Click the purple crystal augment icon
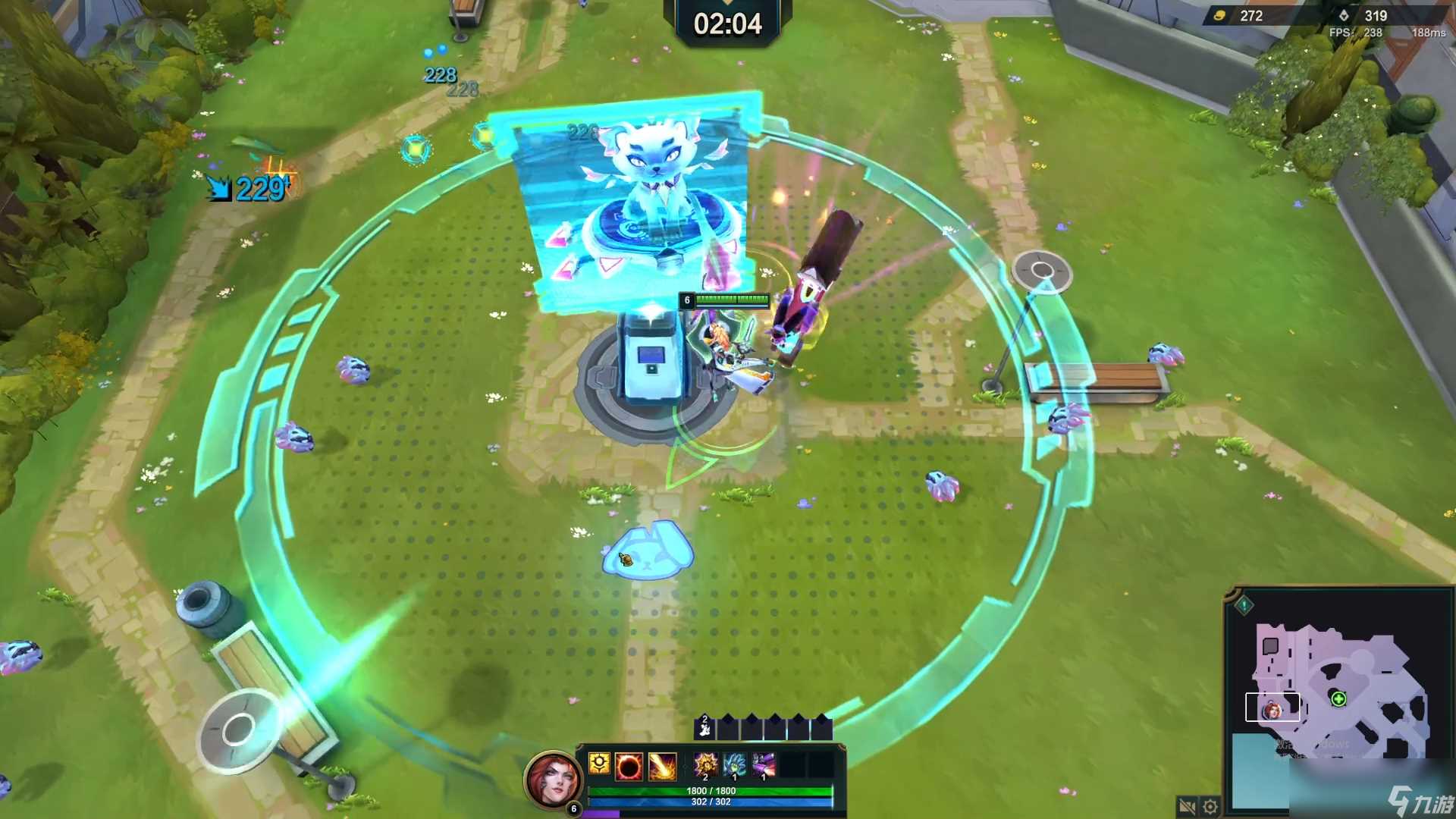Viewport: 1456px width, 819px height. tap(763, 764)
